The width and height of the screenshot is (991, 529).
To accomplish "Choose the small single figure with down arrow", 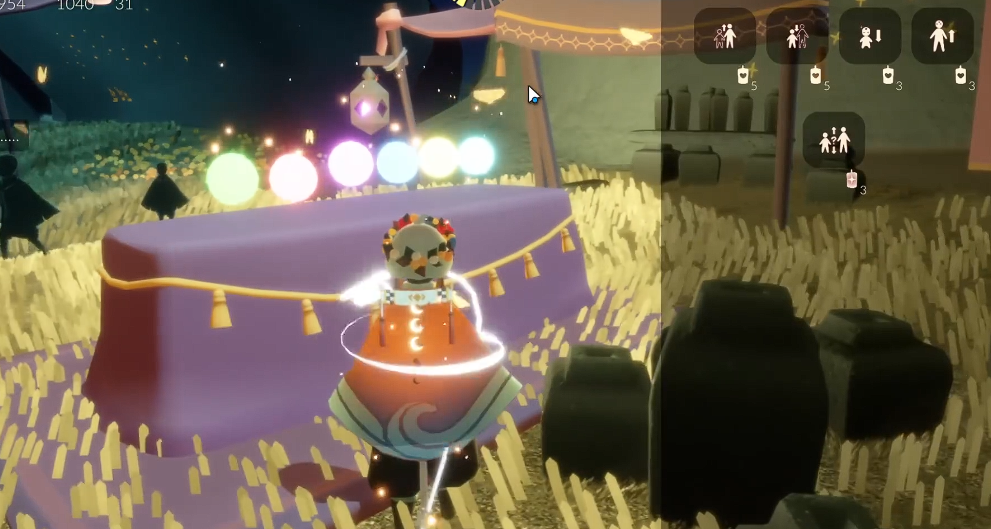I will click(x=869, y=37).
